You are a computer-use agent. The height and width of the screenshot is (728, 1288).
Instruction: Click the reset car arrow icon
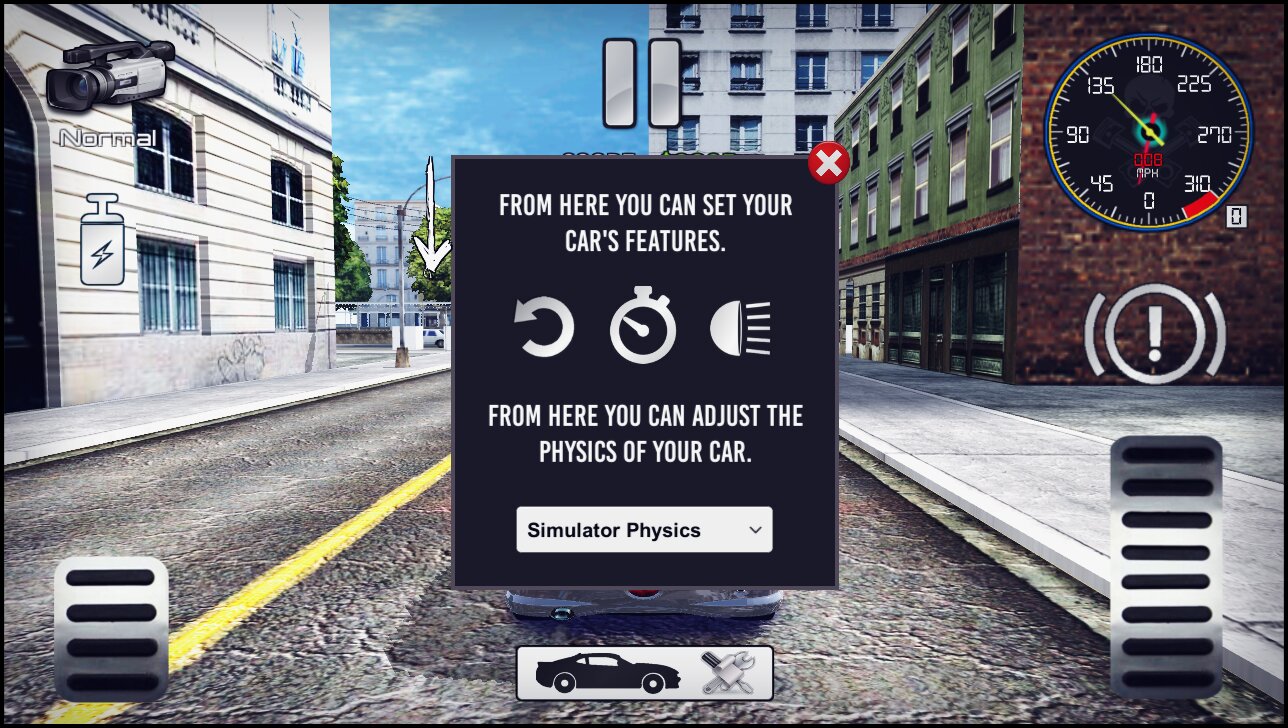(x=545, y=328)
